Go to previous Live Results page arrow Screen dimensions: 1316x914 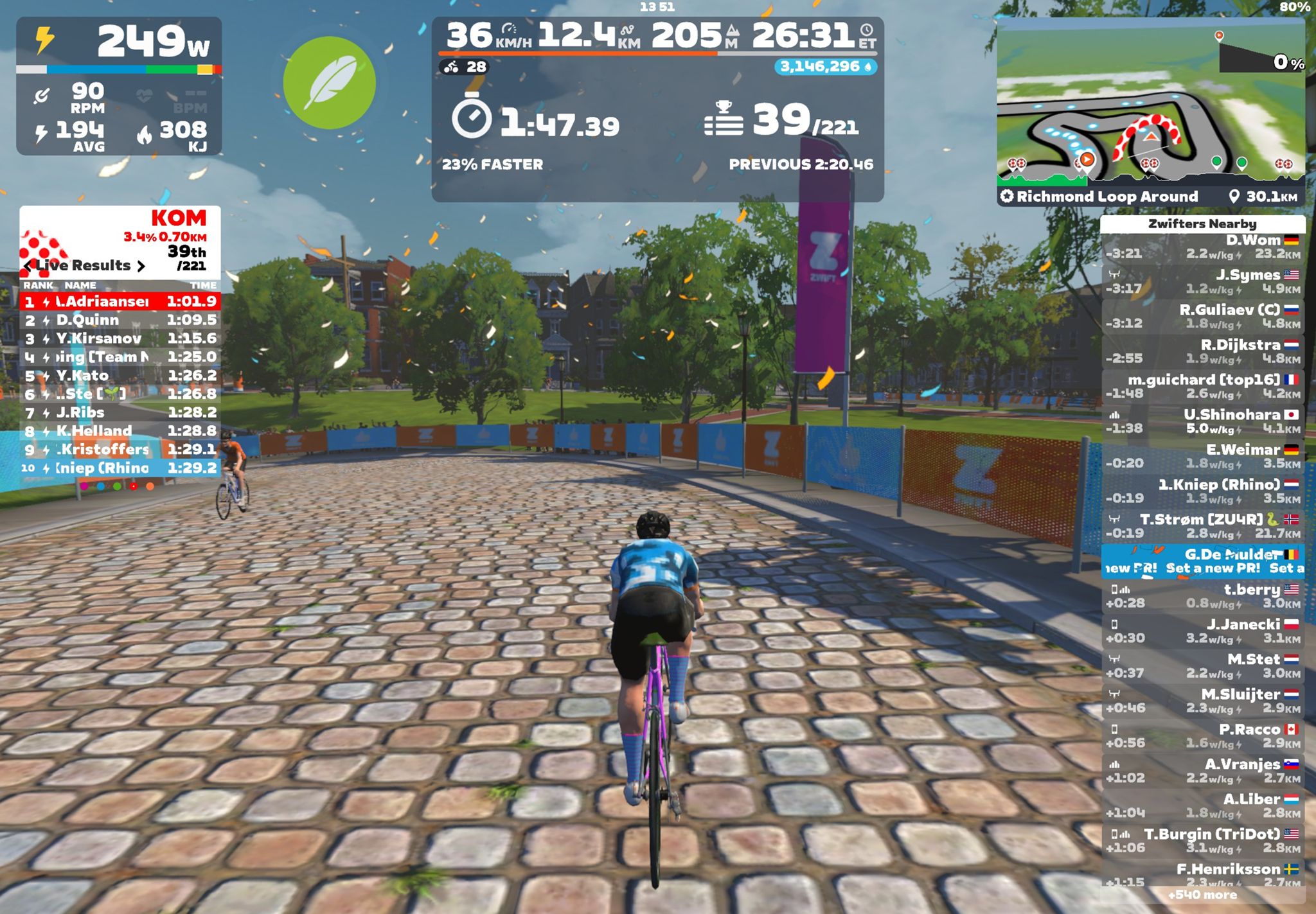(28, 266)
